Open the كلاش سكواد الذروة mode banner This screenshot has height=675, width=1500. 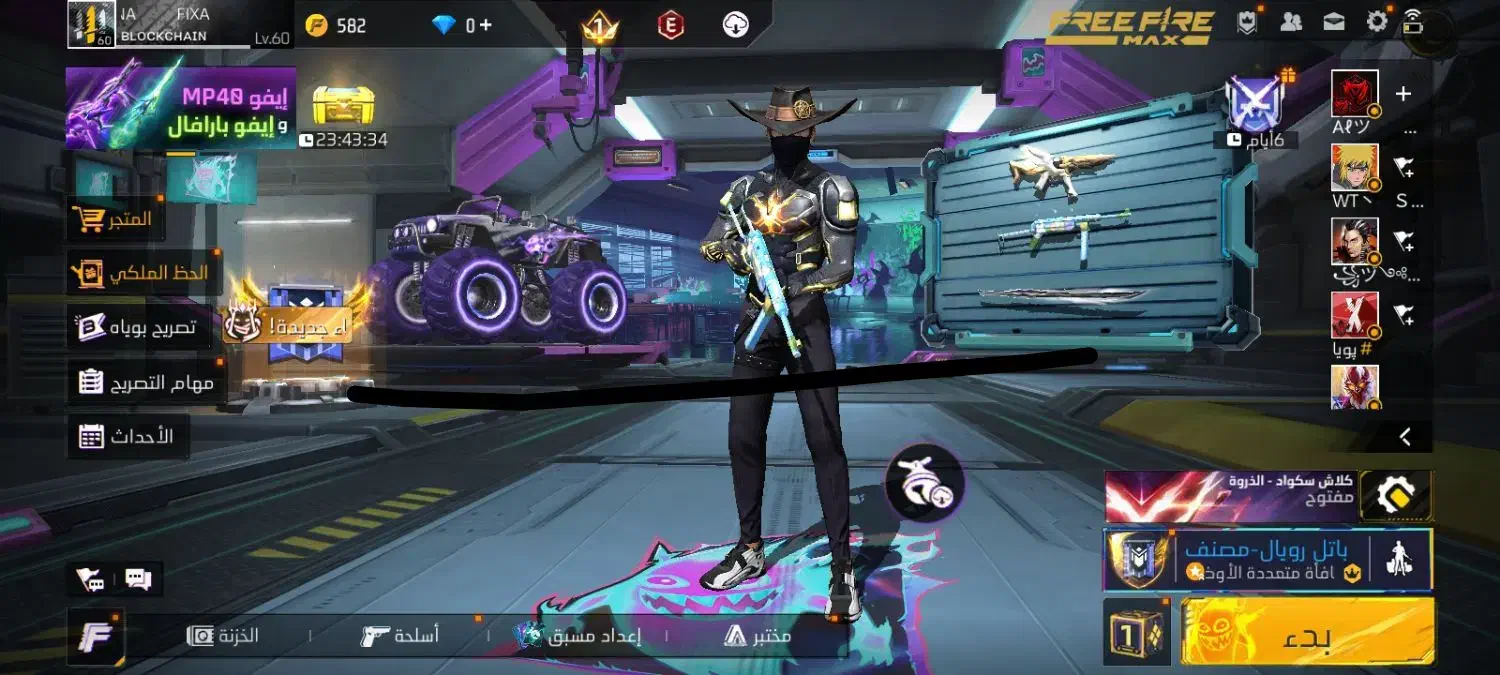click(x=1230, y=495)
